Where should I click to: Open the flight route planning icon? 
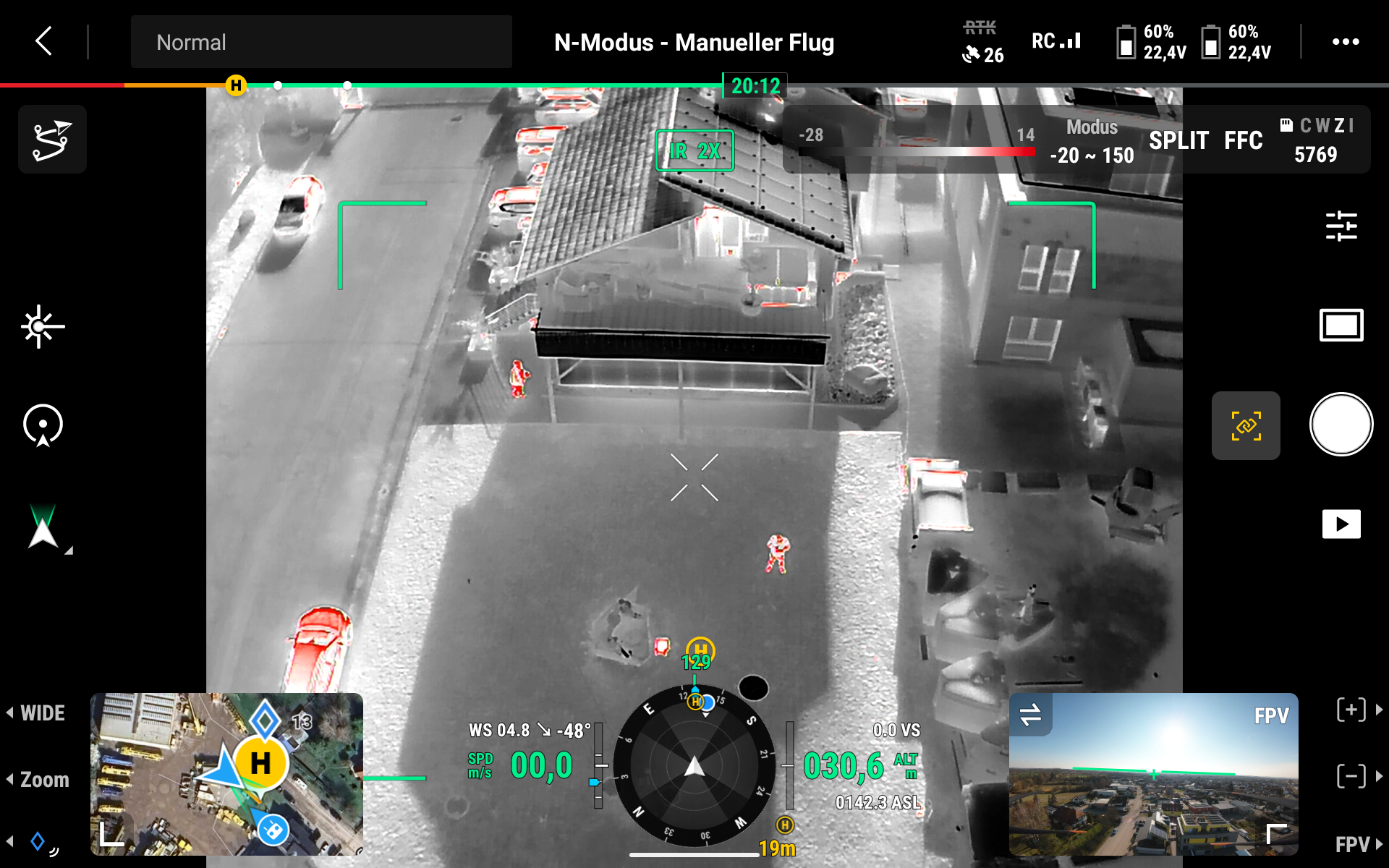coord(52,140)
